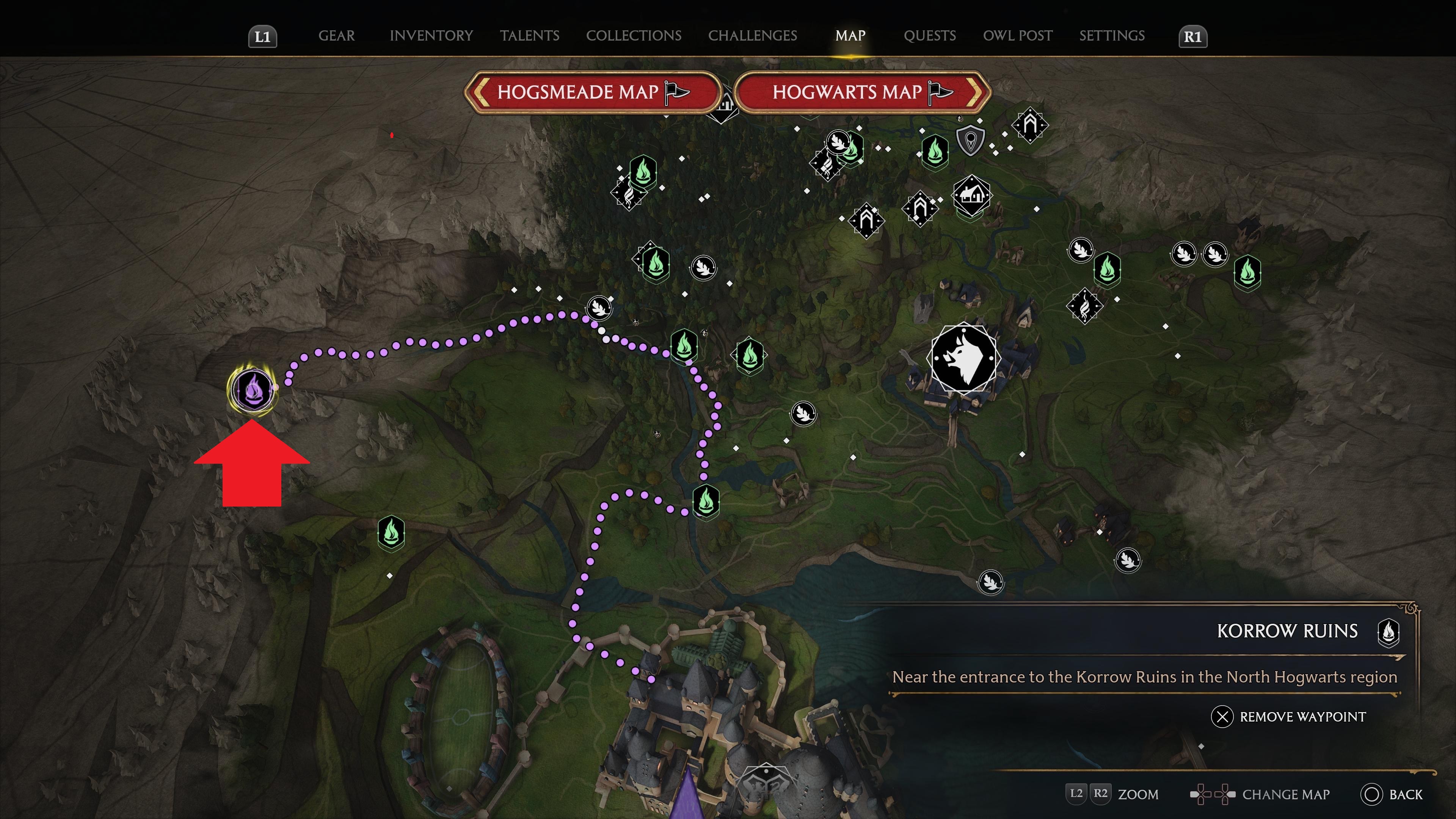Open the OWL POST menu item
This screenshot has height=819, width=1456.
coord(1017,36)
